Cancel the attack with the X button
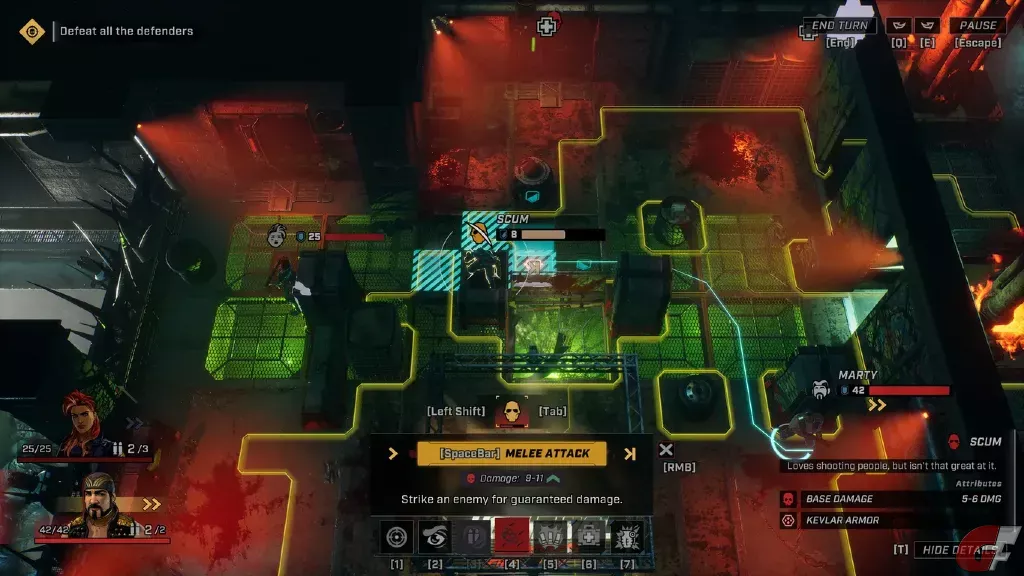Image resolution: width=1024 pixels, height=576 pixels. (x=666, y=451)
